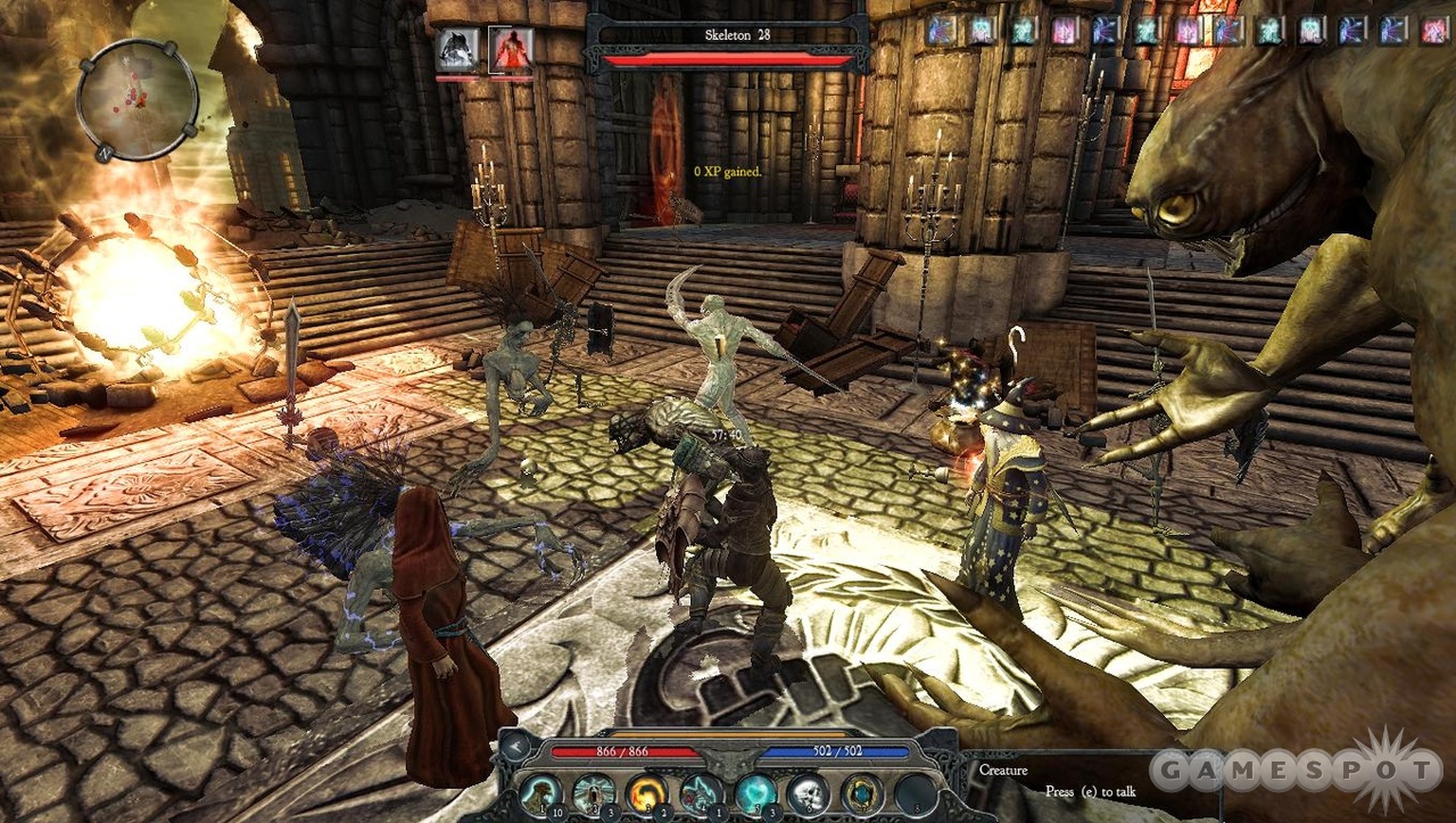Use the glowing cyan orb skill

coord(755,795)
